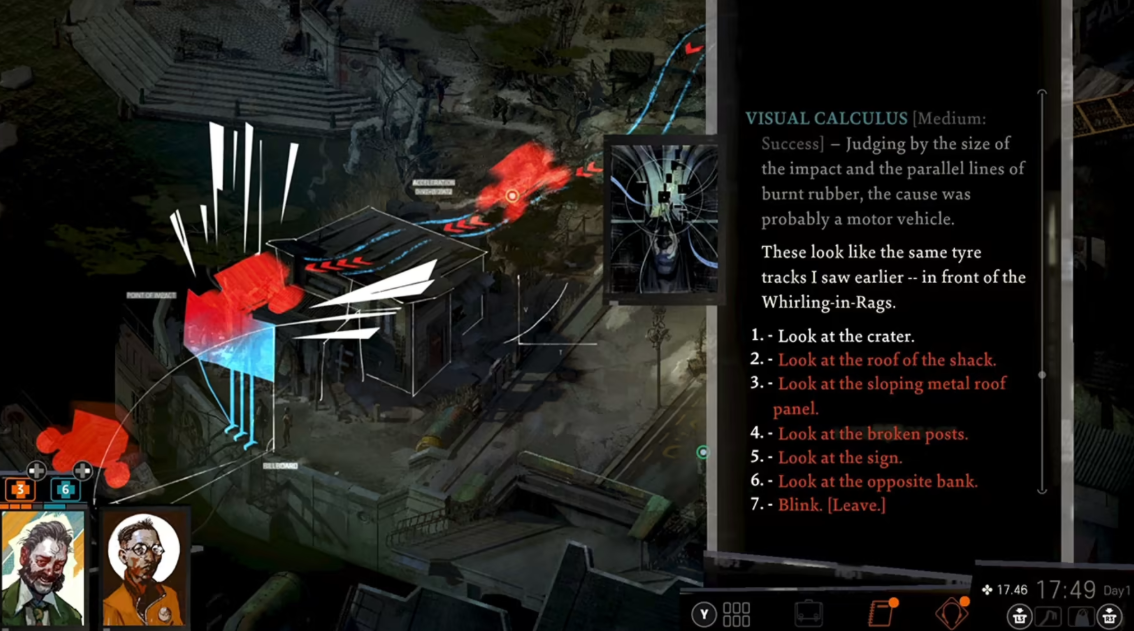The image size is (1134, 631).
Task: Click the dialogue panel scrollbar
Action: pyautogui.click(x=1042, y=375)
